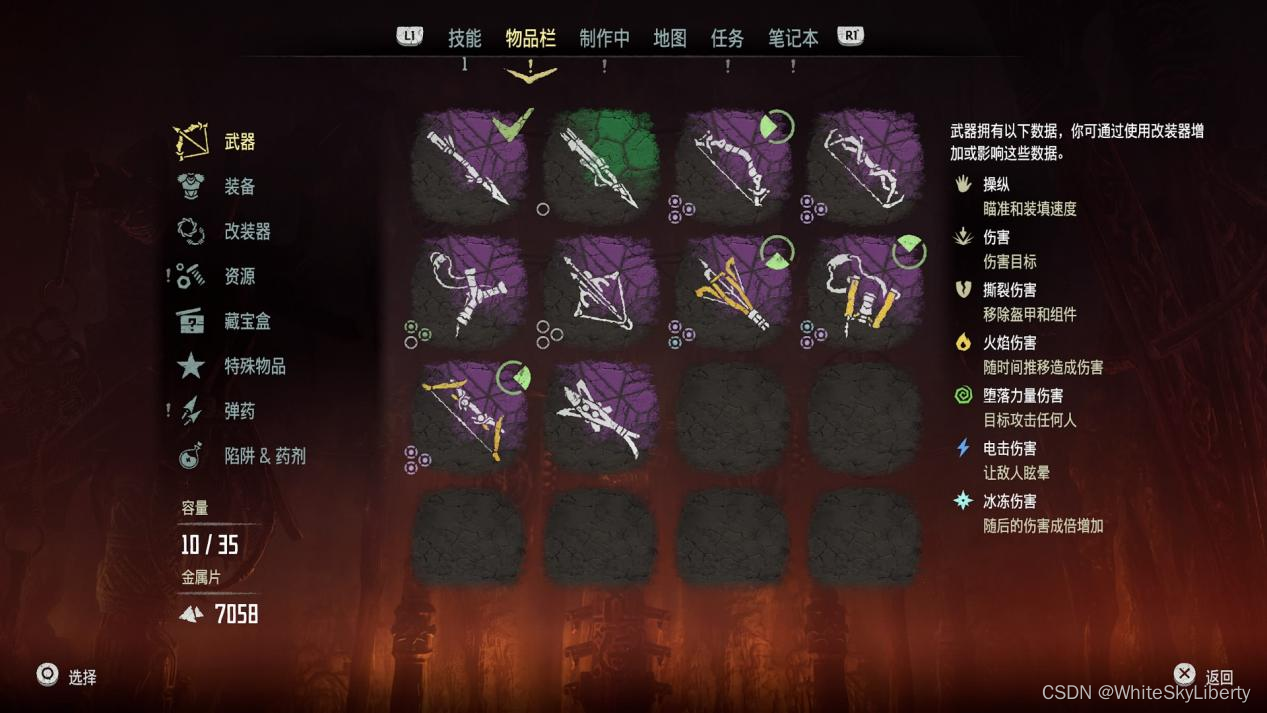Select the weapon marked with a green checkmark
1267x713 pixels.
pyautogui.click(x=469, y=165)
